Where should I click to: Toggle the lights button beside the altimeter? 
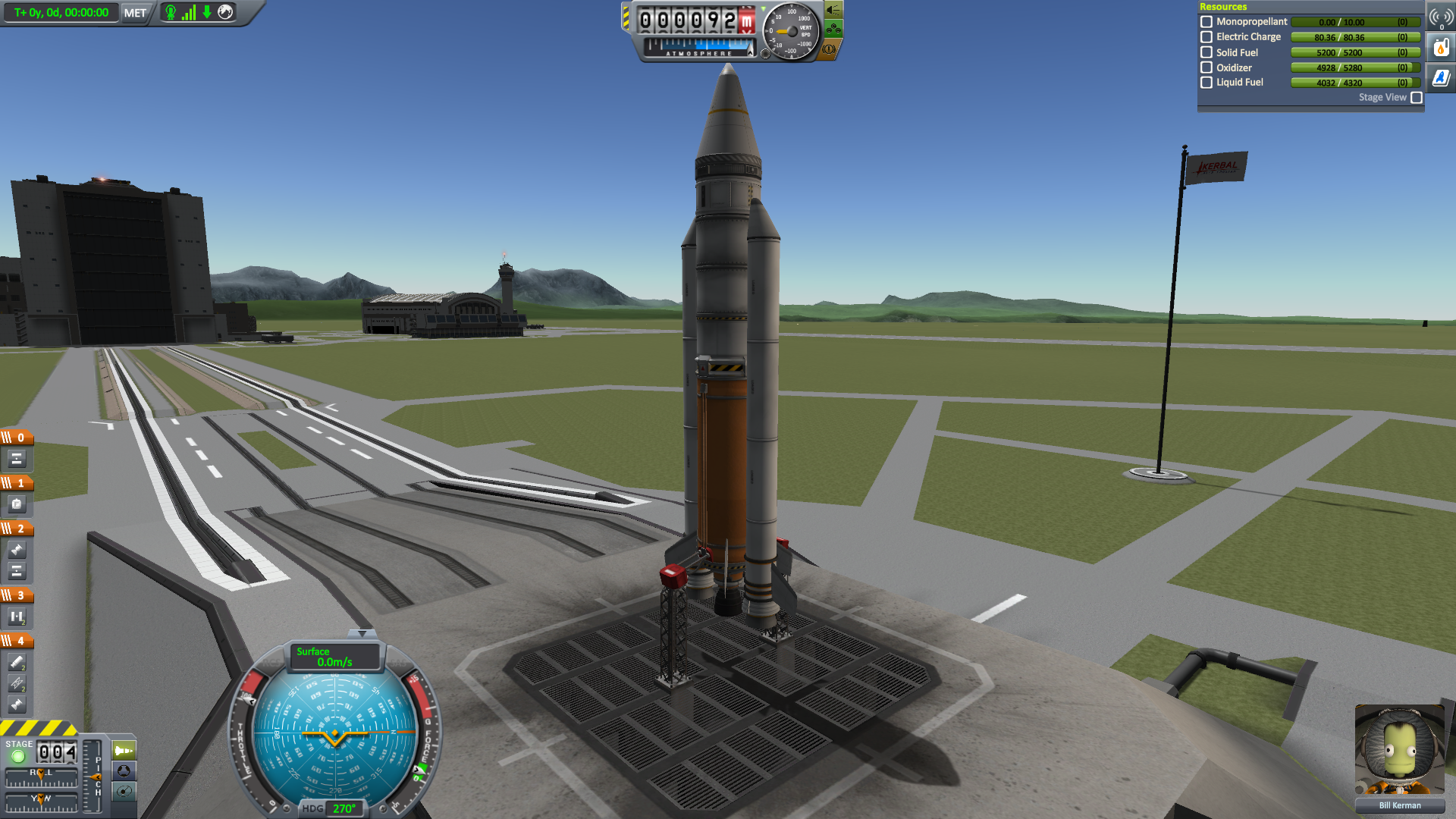pos(833,10)
